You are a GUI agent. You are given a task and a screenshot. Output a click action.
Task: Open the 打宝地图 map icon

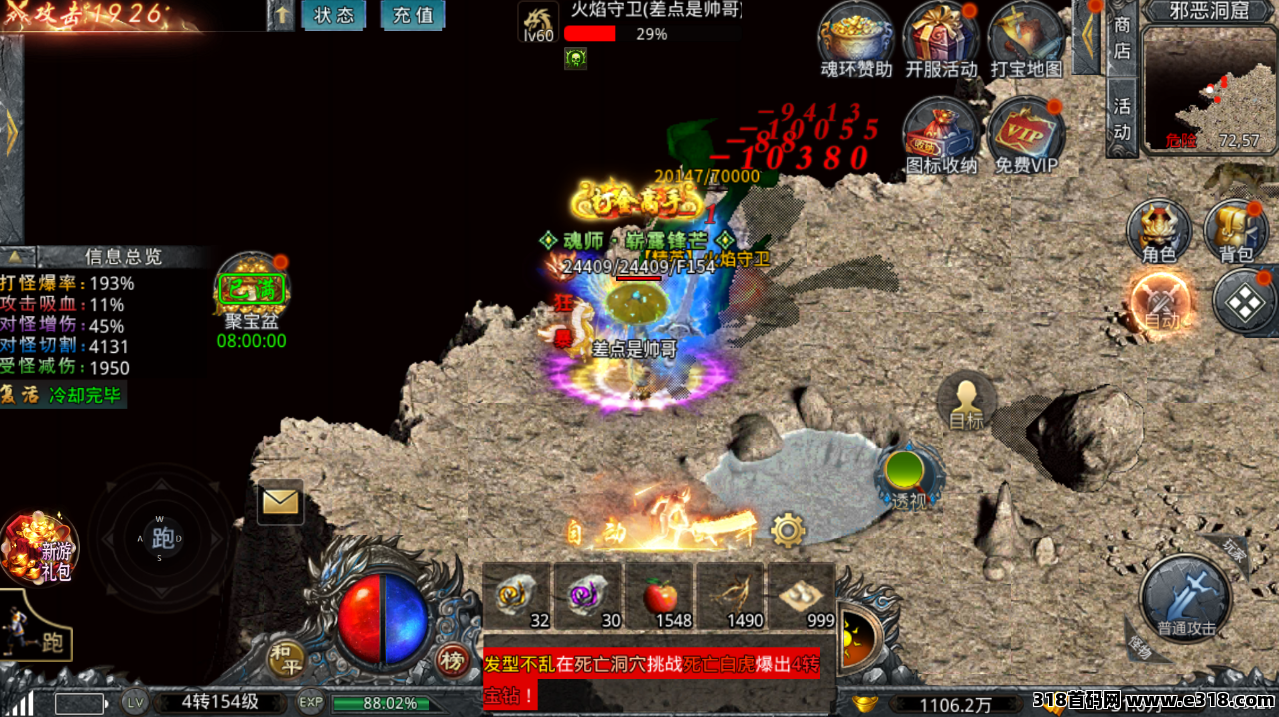click(1026, 38)
